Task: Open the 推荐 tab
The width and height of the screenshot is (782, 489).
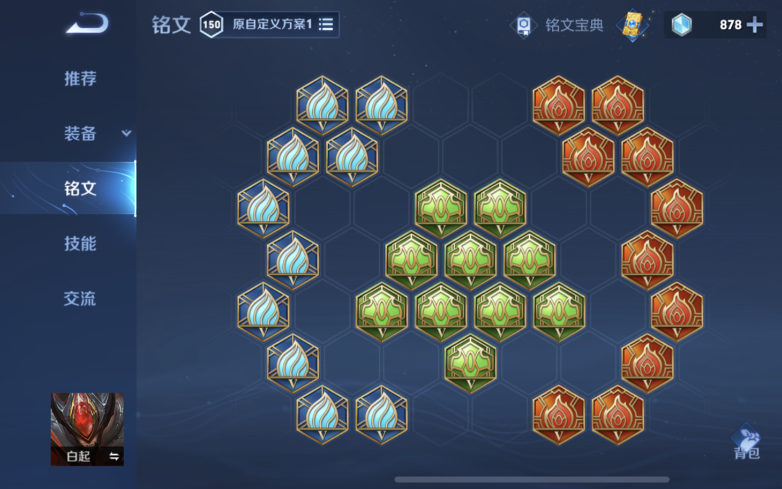Action: coord(80,79)
